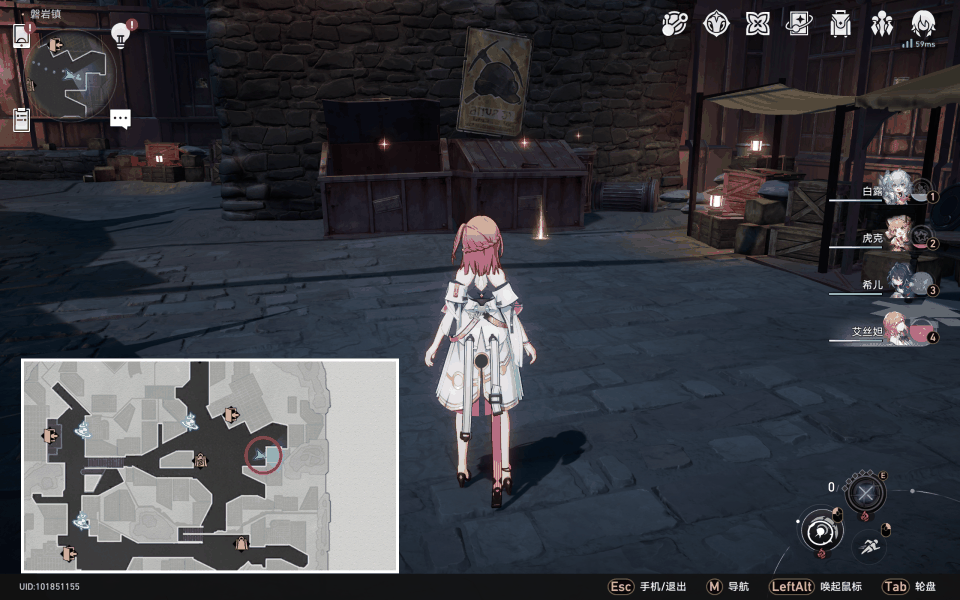Open the warp card icon

click(x=799, y=24)
